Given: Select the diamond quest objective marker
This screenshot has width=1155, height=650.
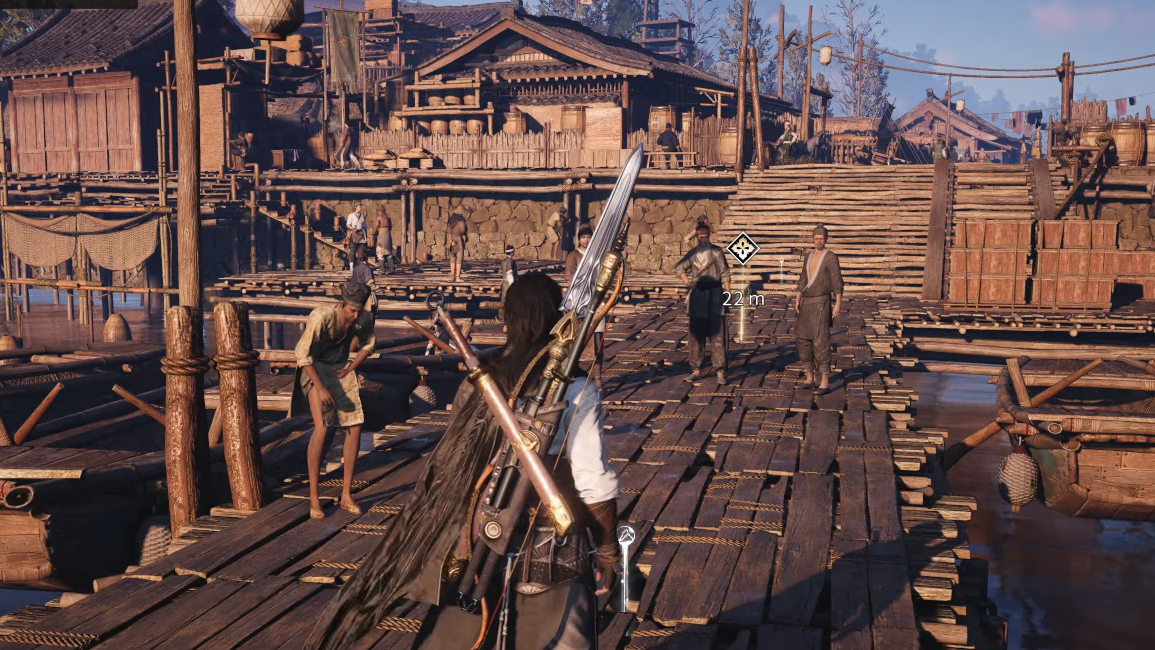Looking at the screenshot, I should 742,248.
